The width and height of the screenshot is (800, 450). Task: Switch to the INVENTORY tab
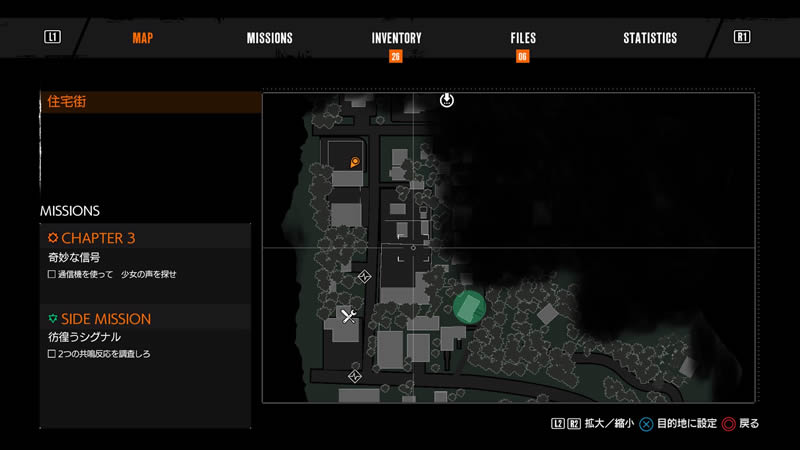396,38
